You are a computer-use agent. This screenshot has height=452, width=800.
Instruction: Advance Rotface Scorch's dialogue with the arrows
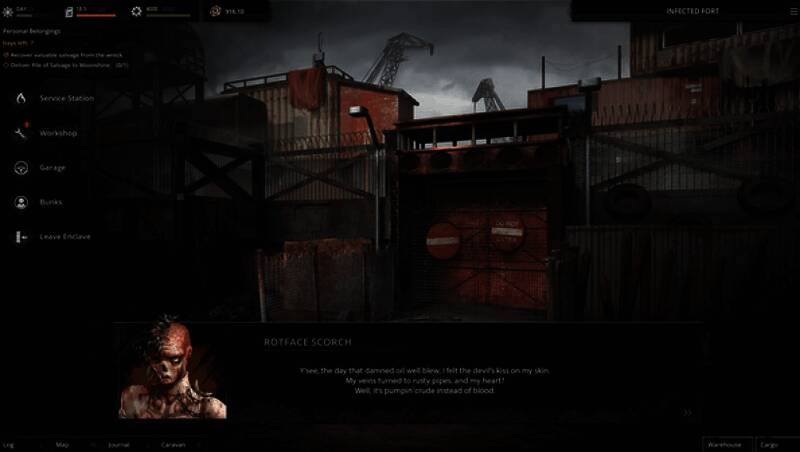(687, 411)
